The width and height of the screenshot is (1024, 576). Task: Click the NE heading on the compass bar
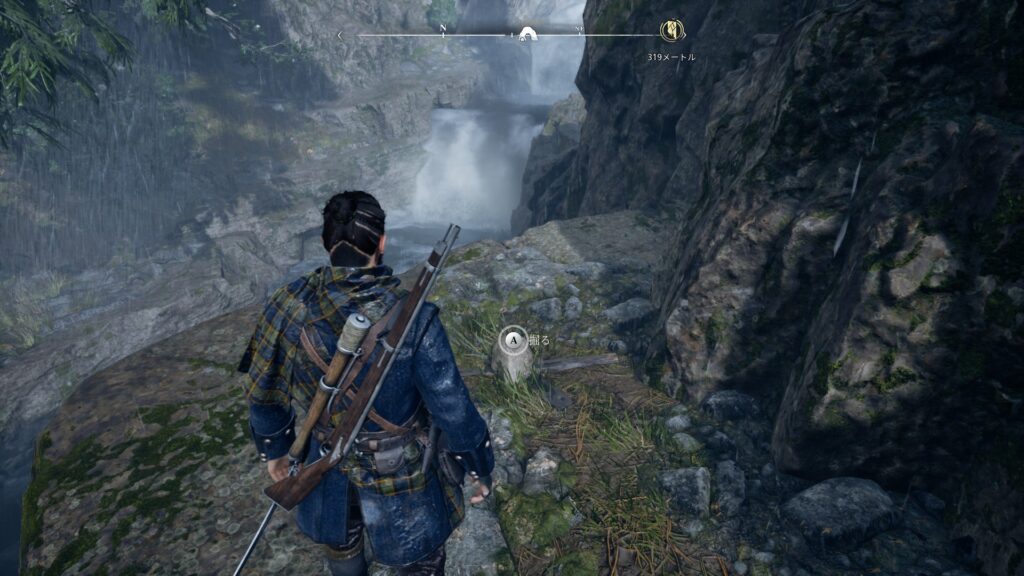(x=580, y=28)
